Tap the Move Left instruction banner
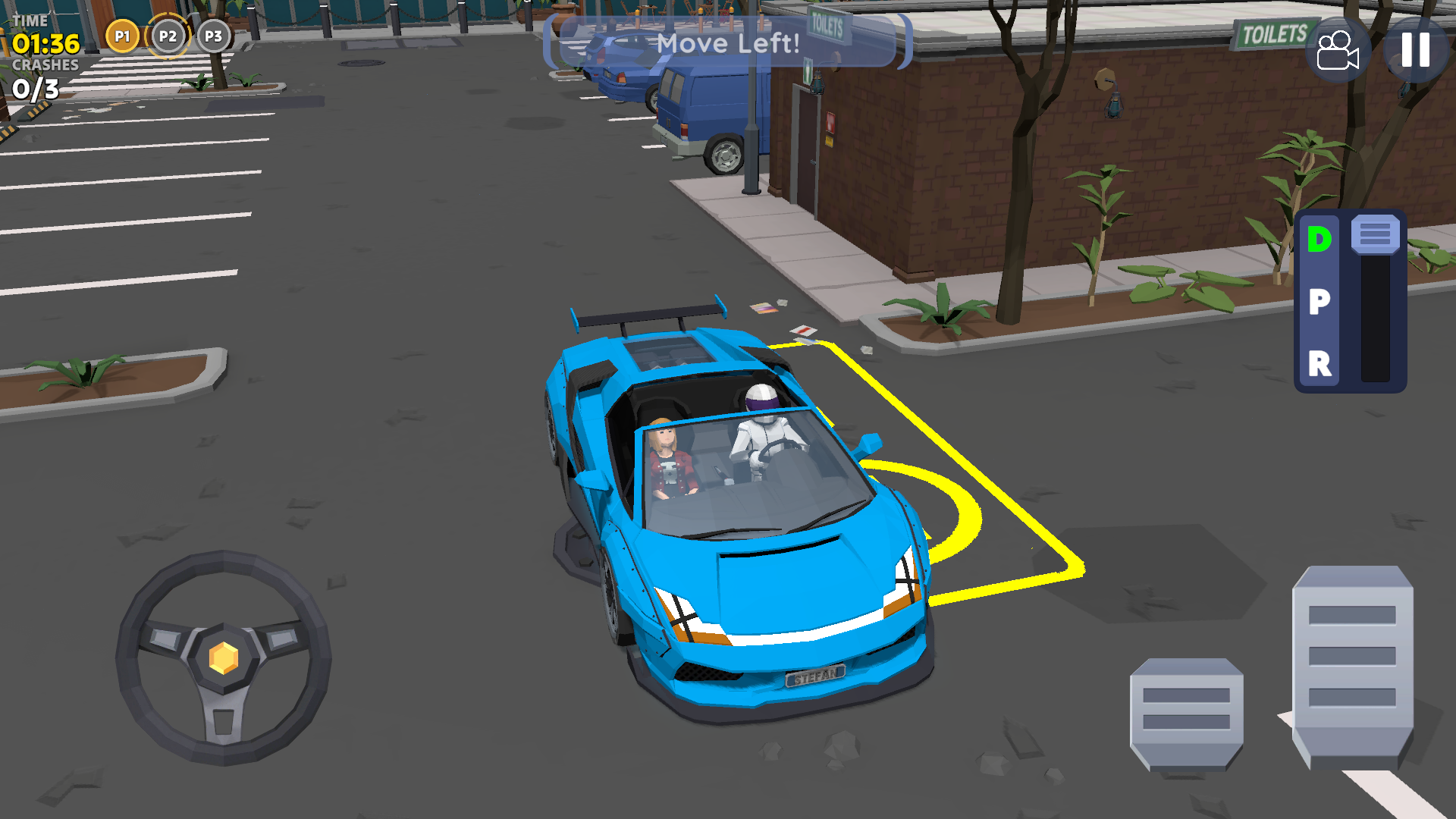This screenshot has height=819, width=1456. (730, 43)
